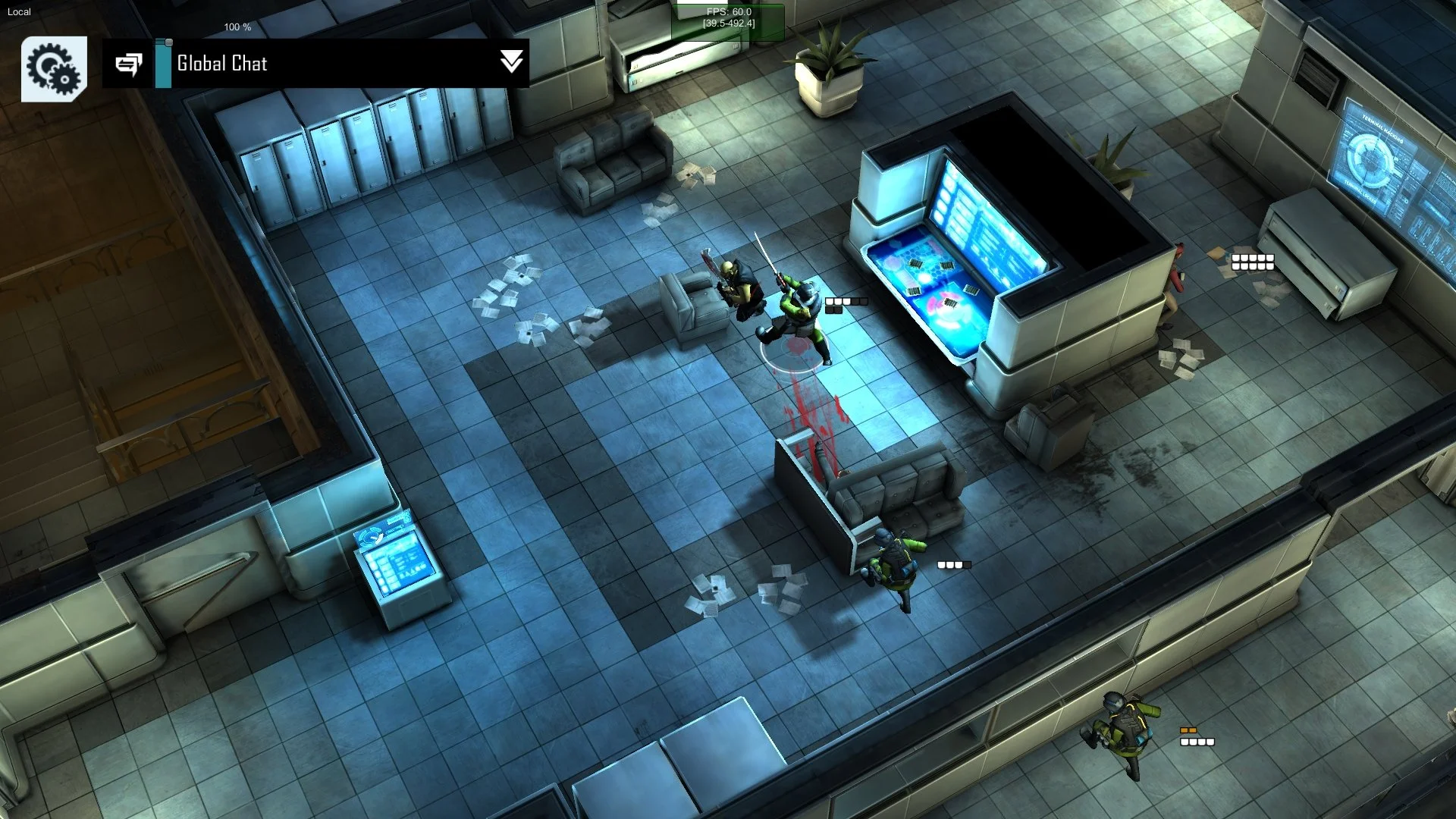Open the settings gear menu
Viewport: 1456px width, 819px height.
point(54,69)
